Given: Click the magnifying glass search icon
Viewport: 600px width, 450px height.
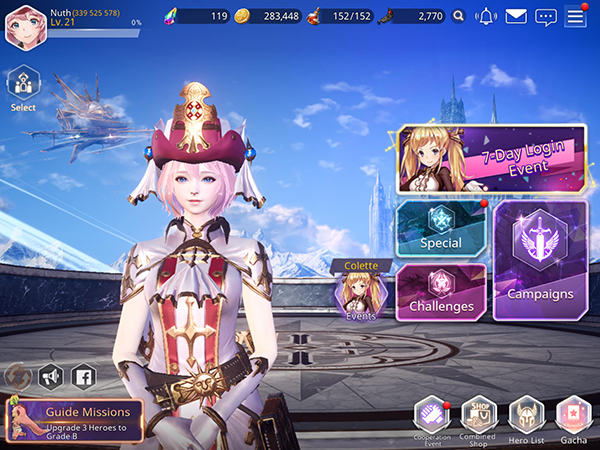Looking at the screenshot, I should 458,16.
